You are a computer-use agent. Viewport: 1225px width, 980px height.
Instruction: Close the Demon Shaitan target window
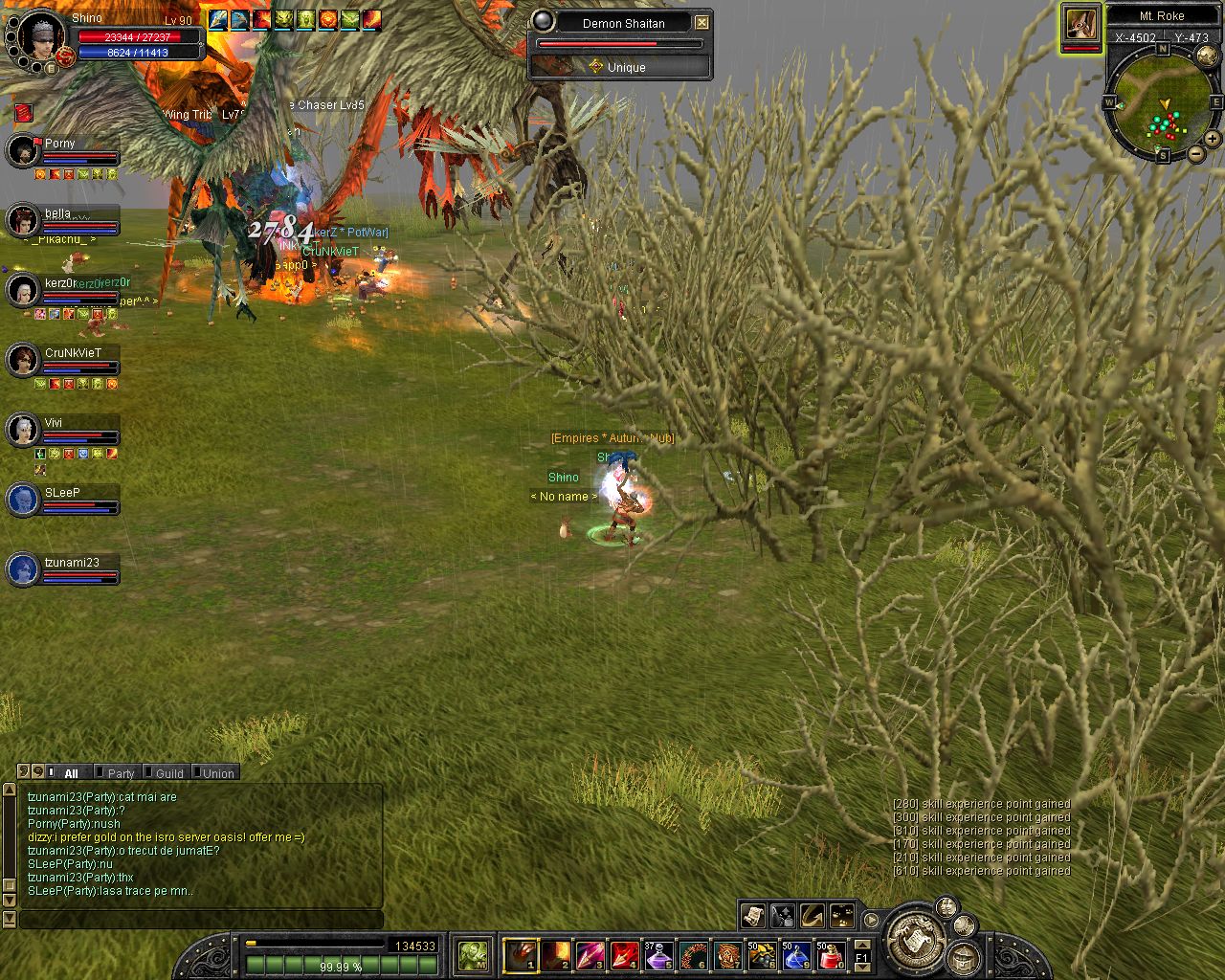(702, 22)
